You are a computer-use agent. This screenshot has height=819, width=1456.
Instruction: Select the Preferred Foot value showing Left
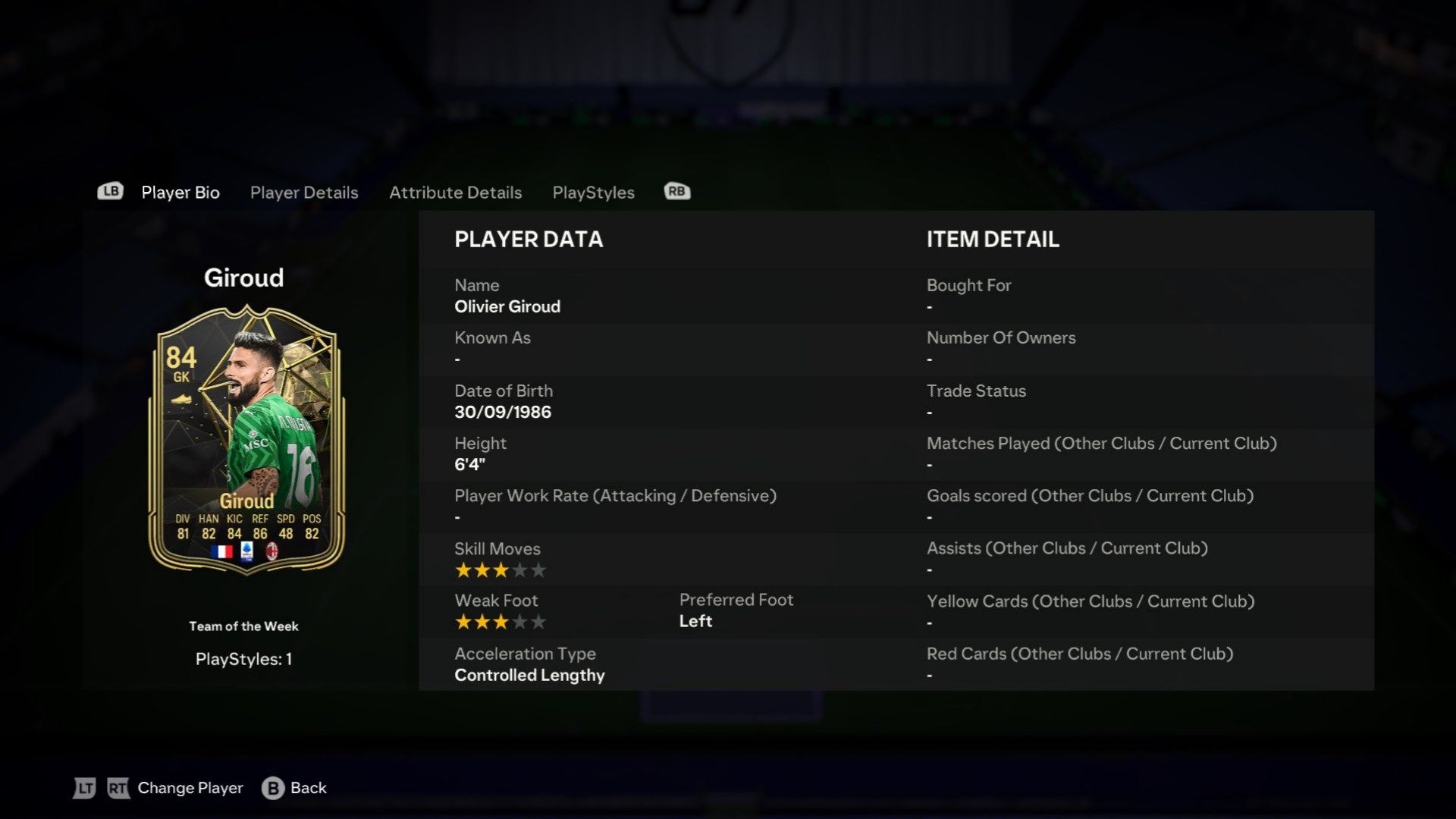pos(695,620)
